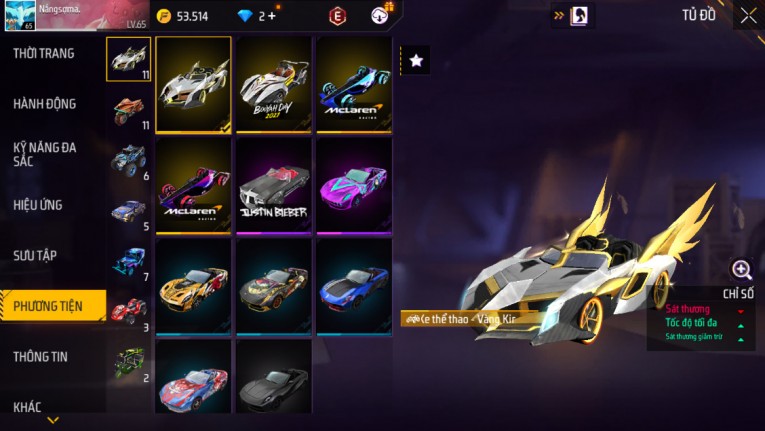This screenshot has height=431, width=765.
Task: Select the Kỹ Năng Đa Sắc tab
Action: (44, 154)
